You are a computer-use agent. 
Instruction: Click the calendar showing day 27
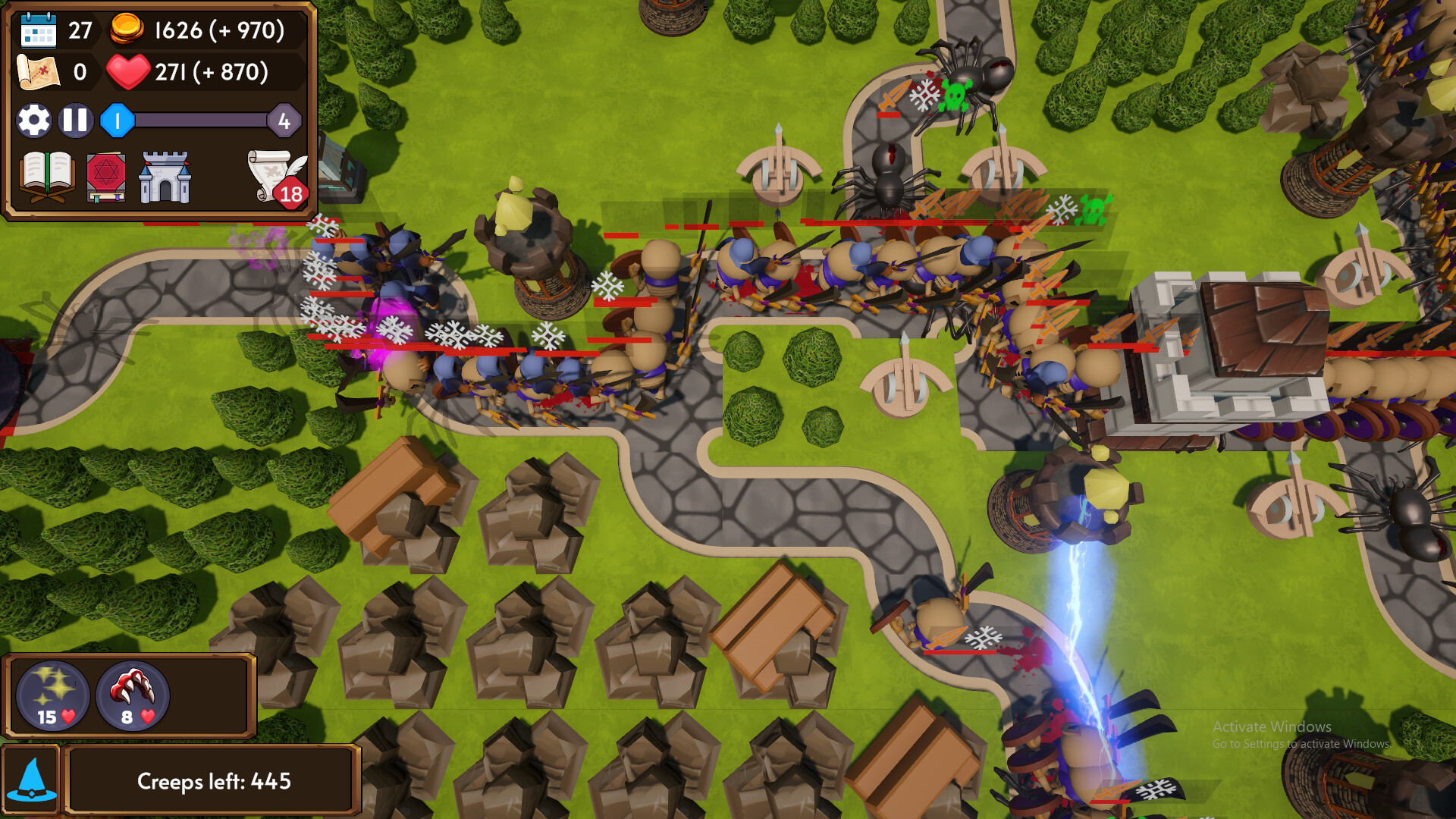39,30
